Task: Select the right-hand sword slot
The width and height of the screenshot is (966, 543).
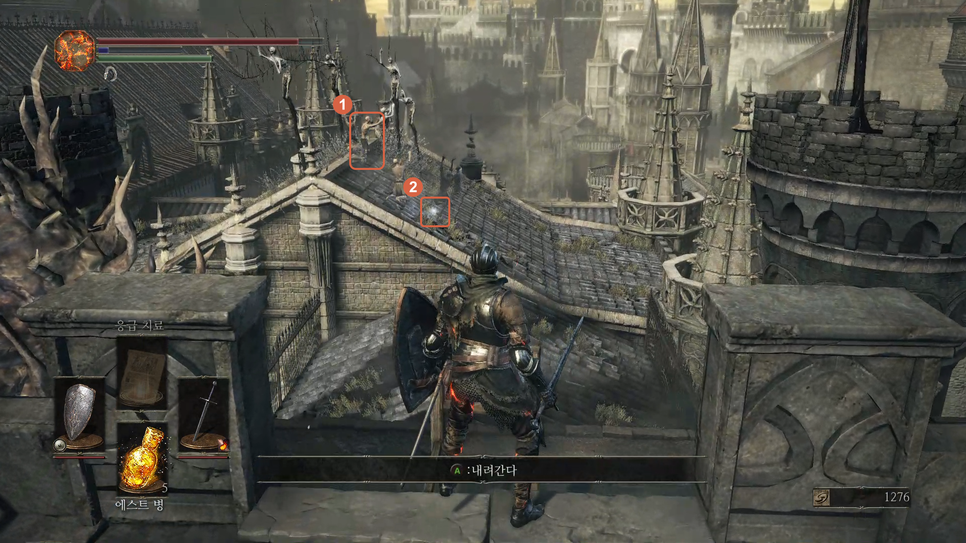Action: tap(204, 414)
